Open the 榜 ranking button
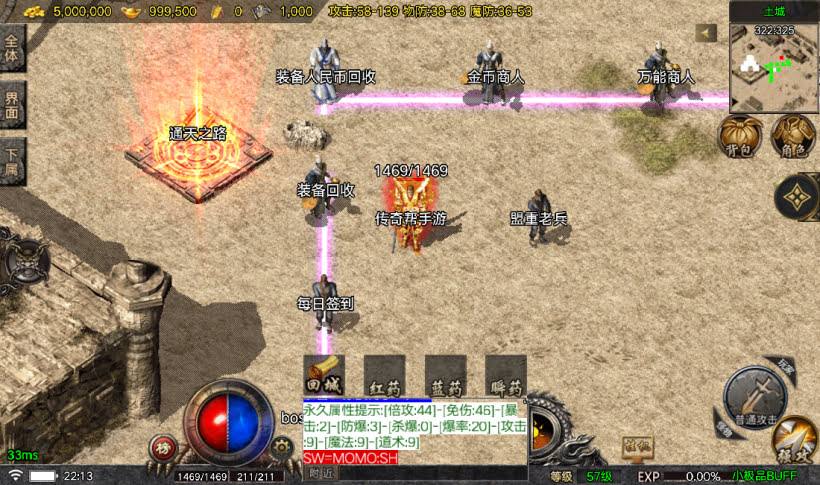This screenshot has width=820, height=485. point(162,448)
